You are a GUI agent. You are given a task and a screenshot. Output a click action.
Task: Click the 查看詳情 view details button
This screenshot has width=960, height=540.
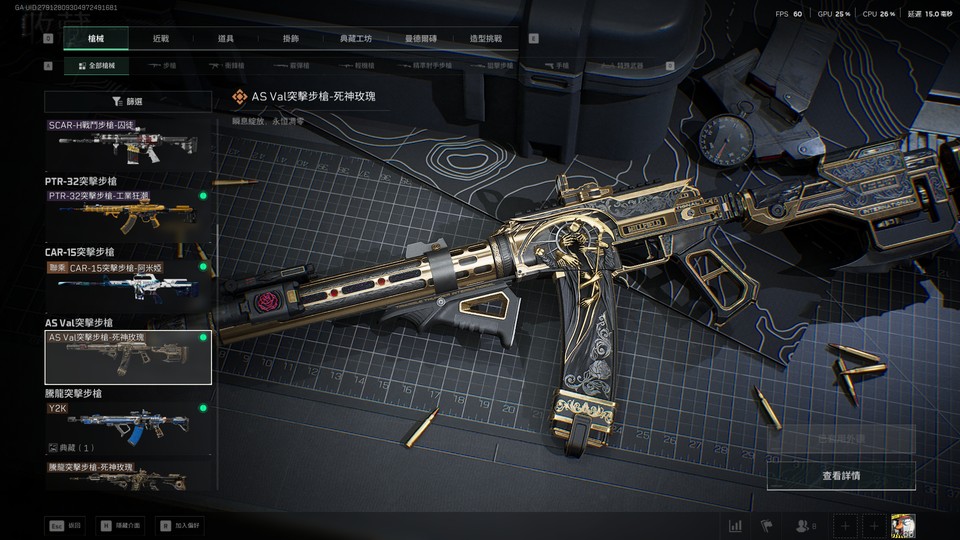[x=840, y=475]
